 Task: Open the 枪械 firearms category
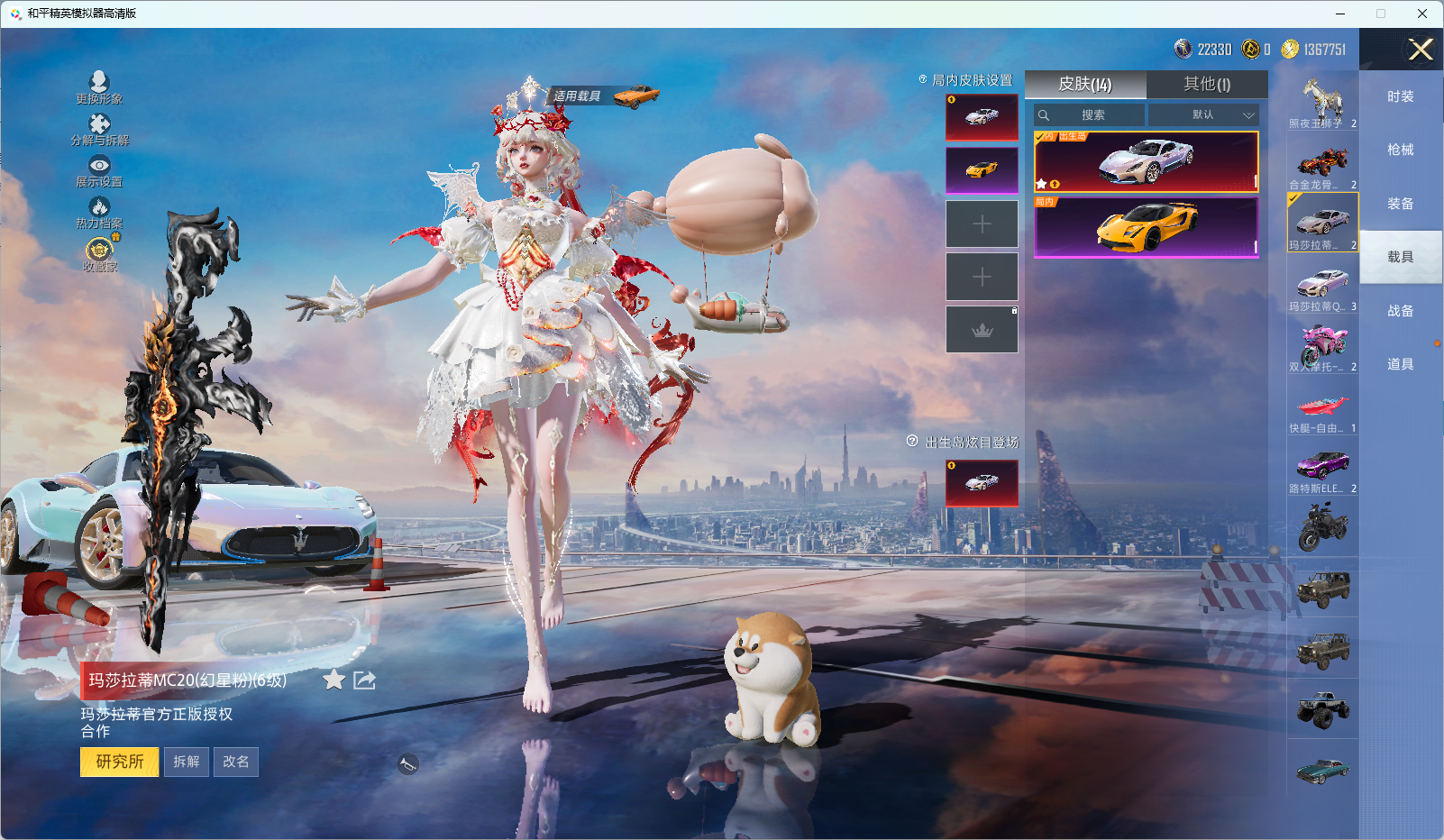point(1401,150)
